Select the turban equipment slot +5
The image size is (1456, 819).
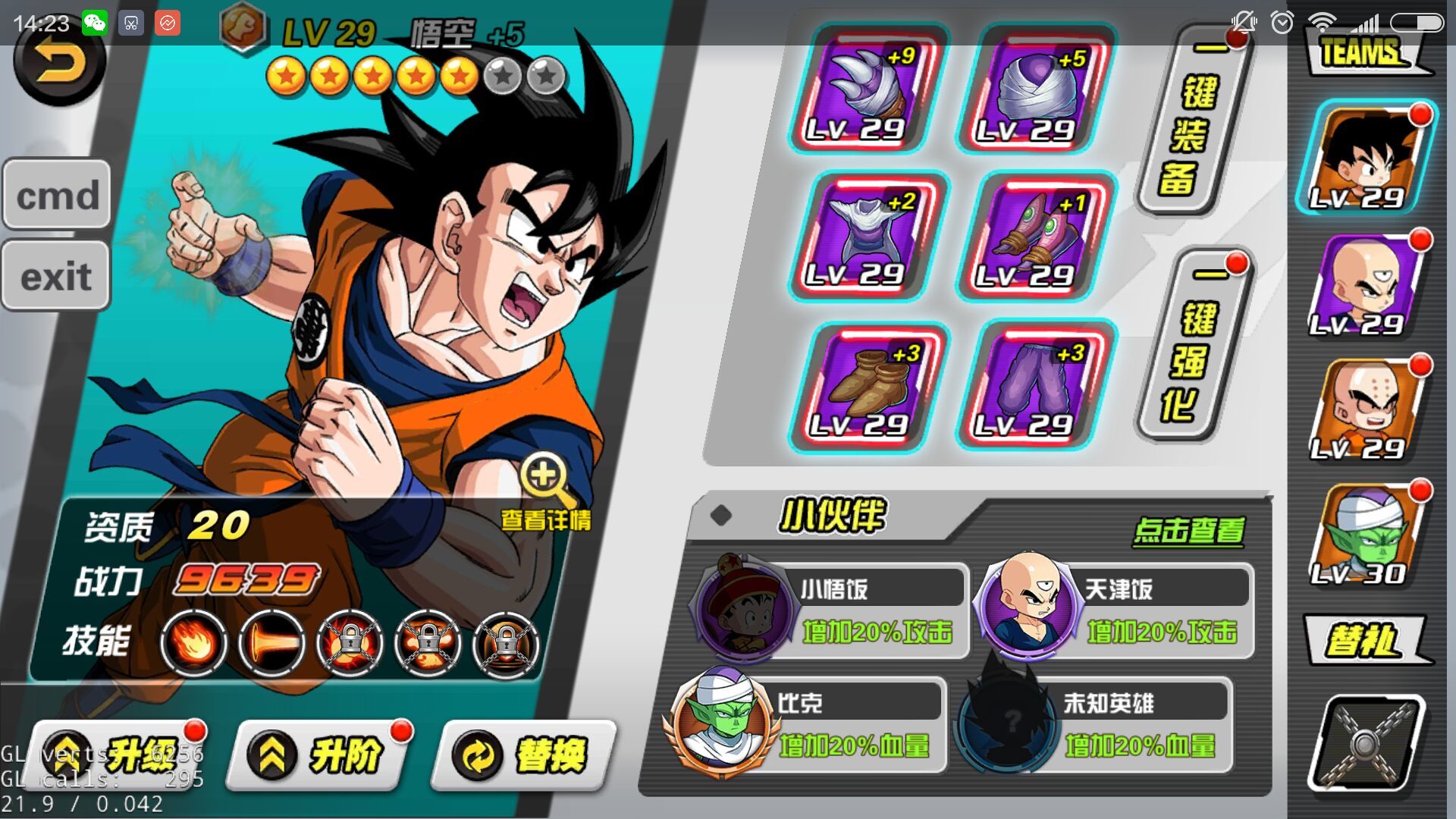pos(1035,89)
